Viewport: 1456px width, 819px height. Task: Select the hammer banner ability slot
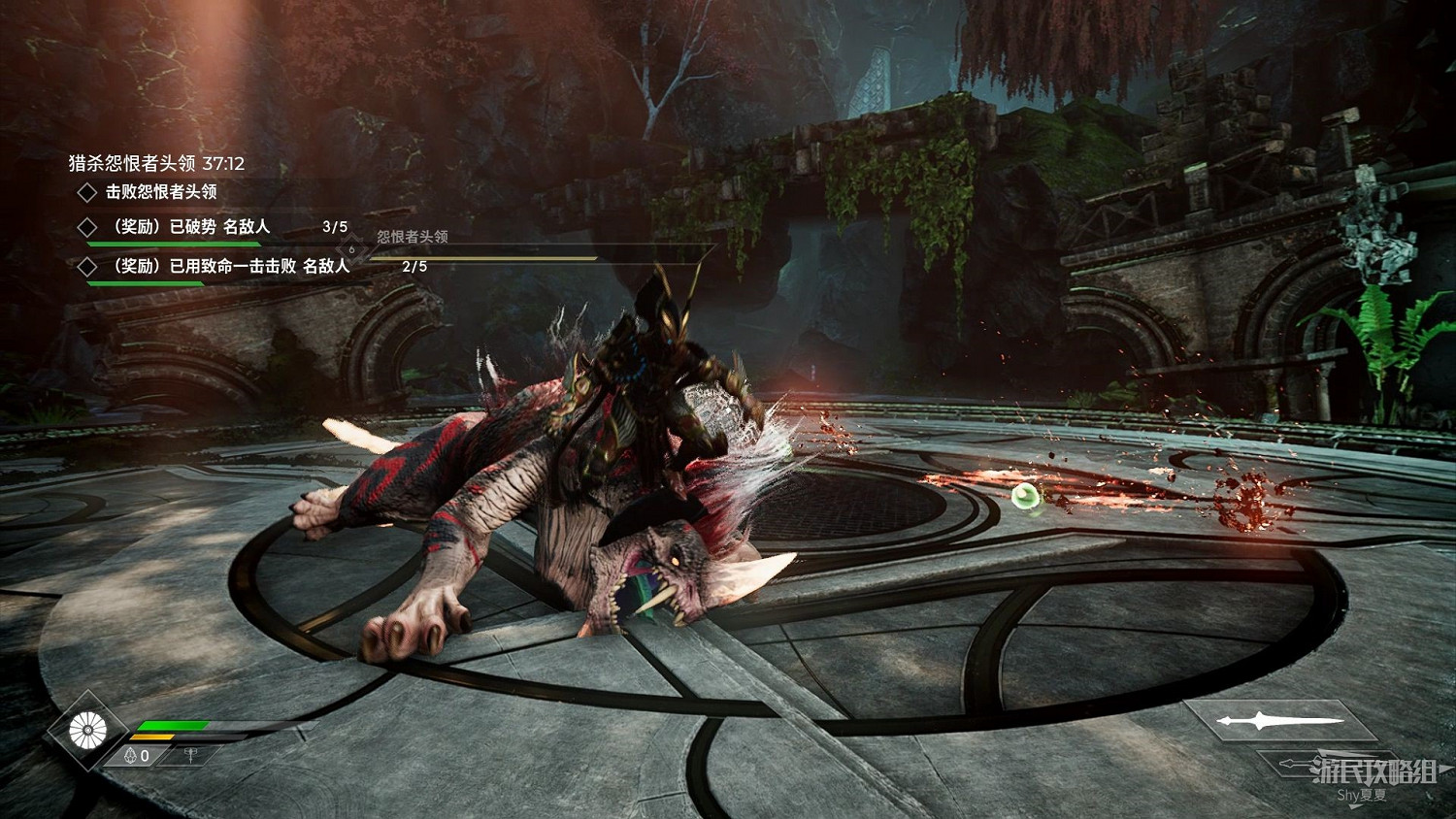(191, 755)
